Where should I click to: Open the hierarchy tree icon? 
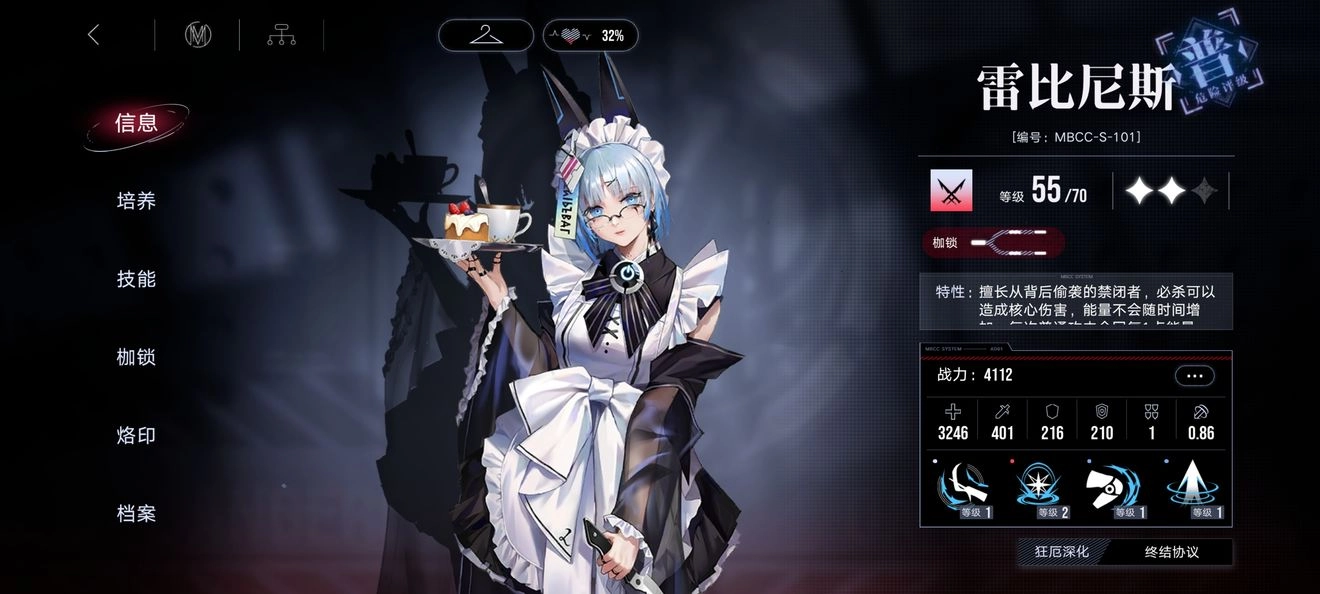[281, 35]
